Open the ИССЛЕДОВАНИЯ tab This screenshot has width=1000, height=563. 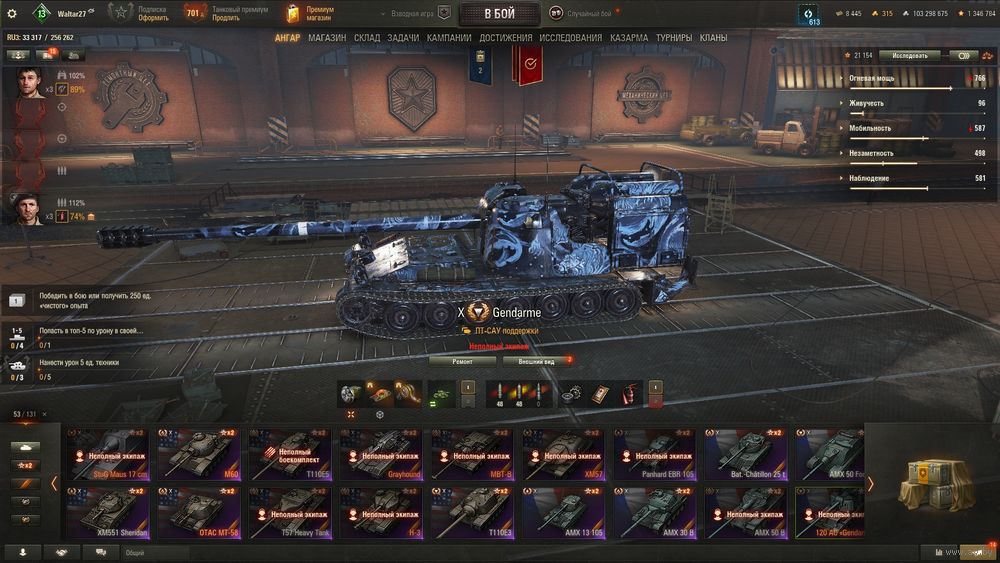click(571, 38)
